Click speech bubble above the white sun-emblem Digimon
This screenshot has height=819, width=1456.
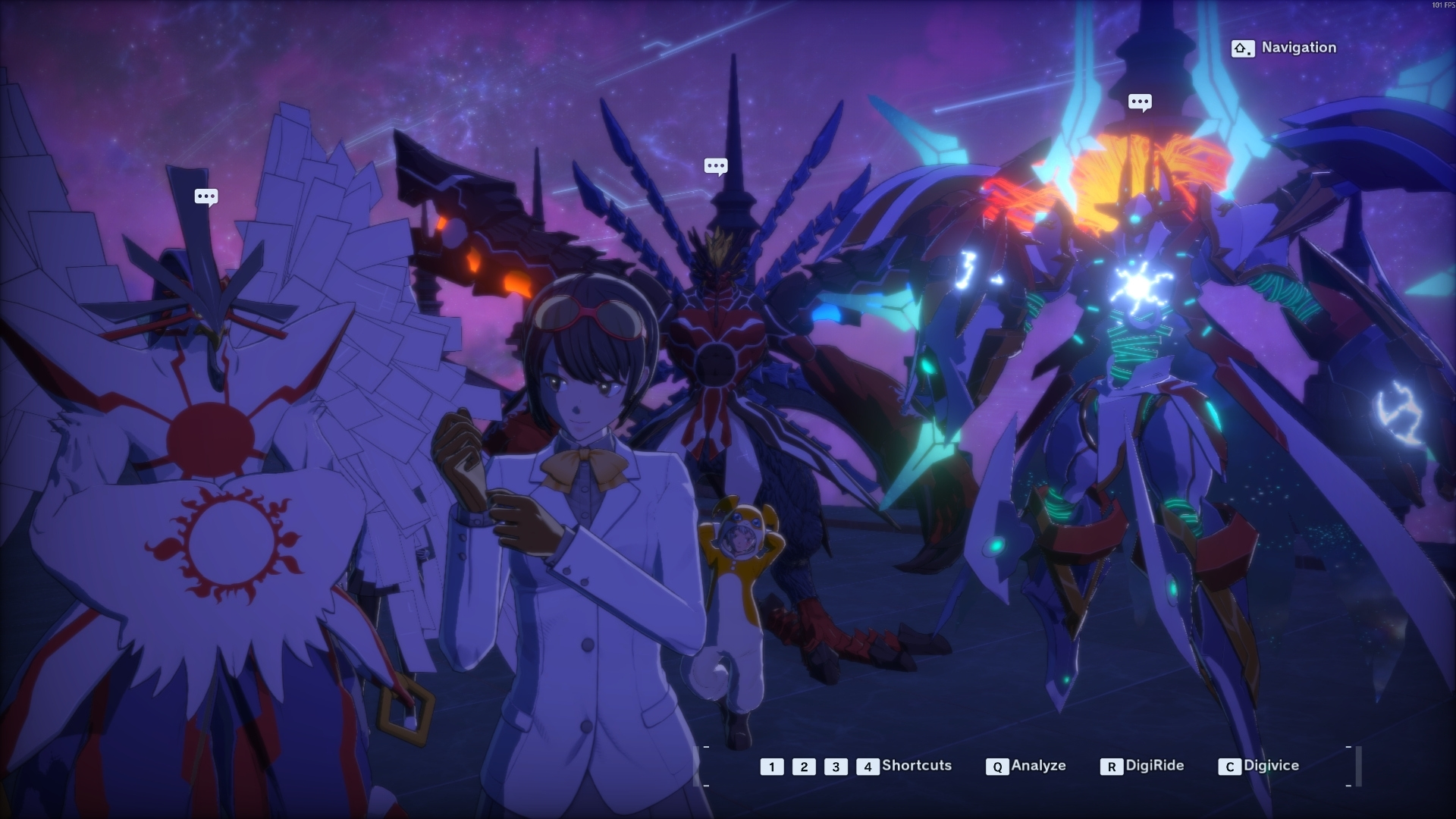[x=206, y=197]
